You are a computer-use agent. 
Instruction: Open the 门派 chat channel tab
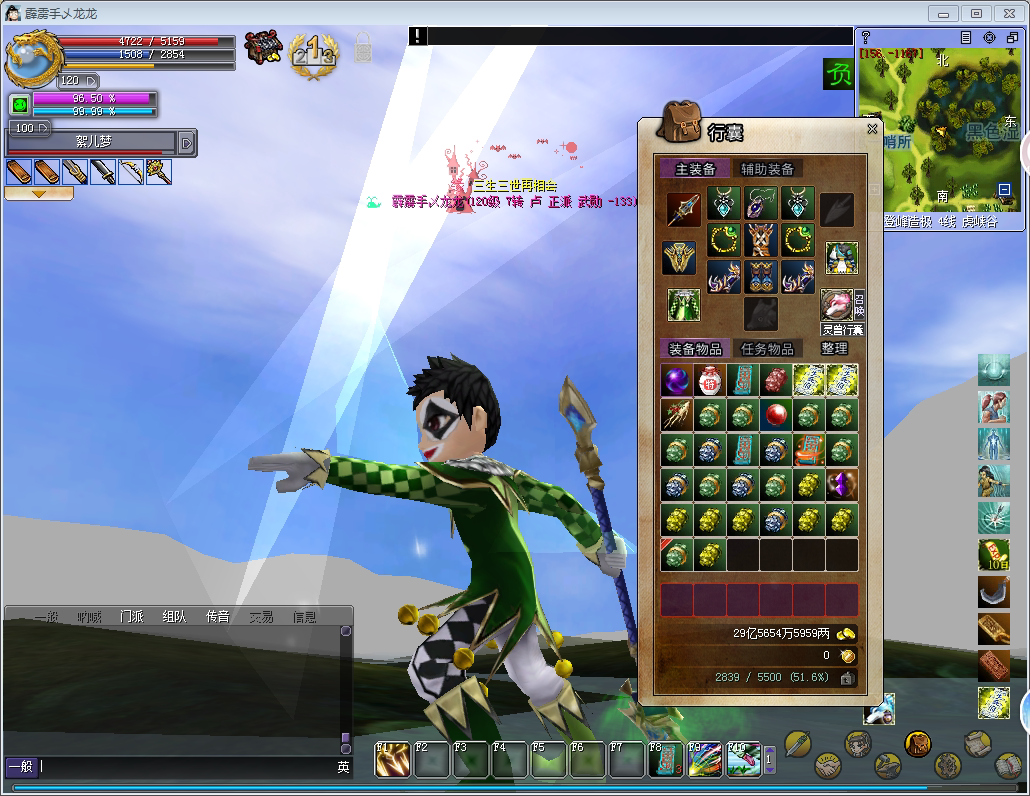click(132, 617)
